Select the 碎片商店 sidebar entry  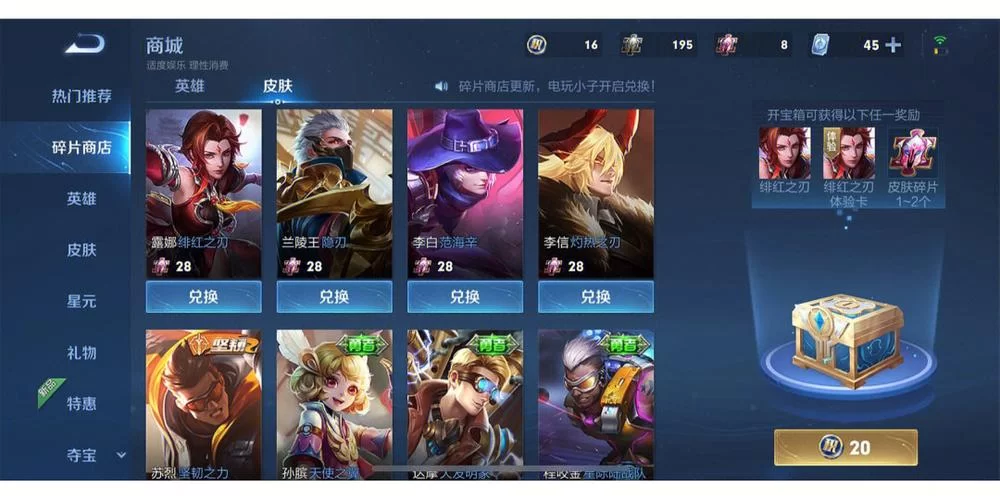pos(82,148)
